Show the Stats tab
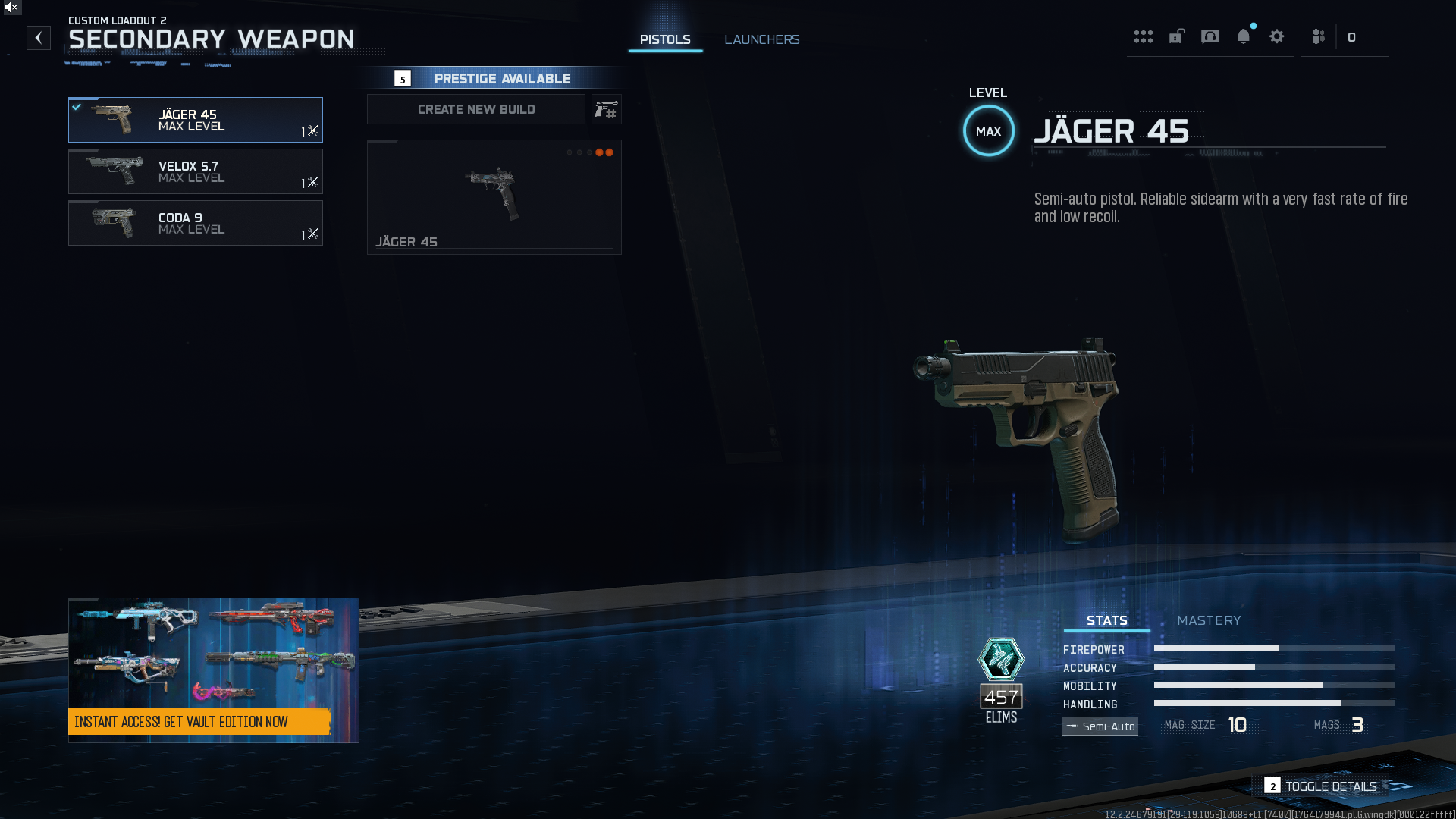 tap(1106, 620)
